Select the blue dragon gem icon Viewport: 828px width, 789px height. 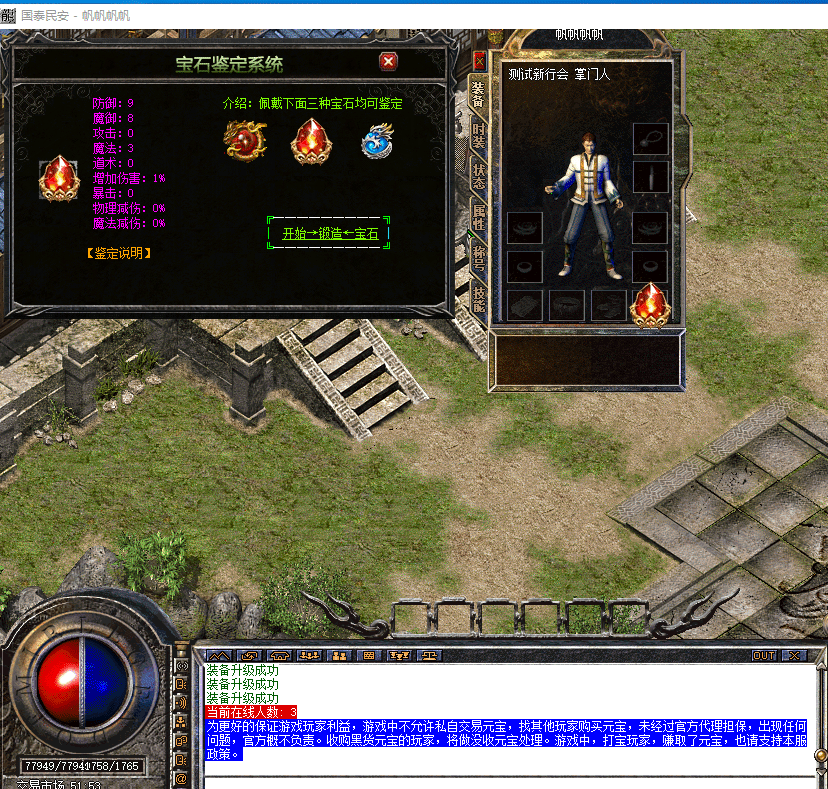[x=378, y=141]
